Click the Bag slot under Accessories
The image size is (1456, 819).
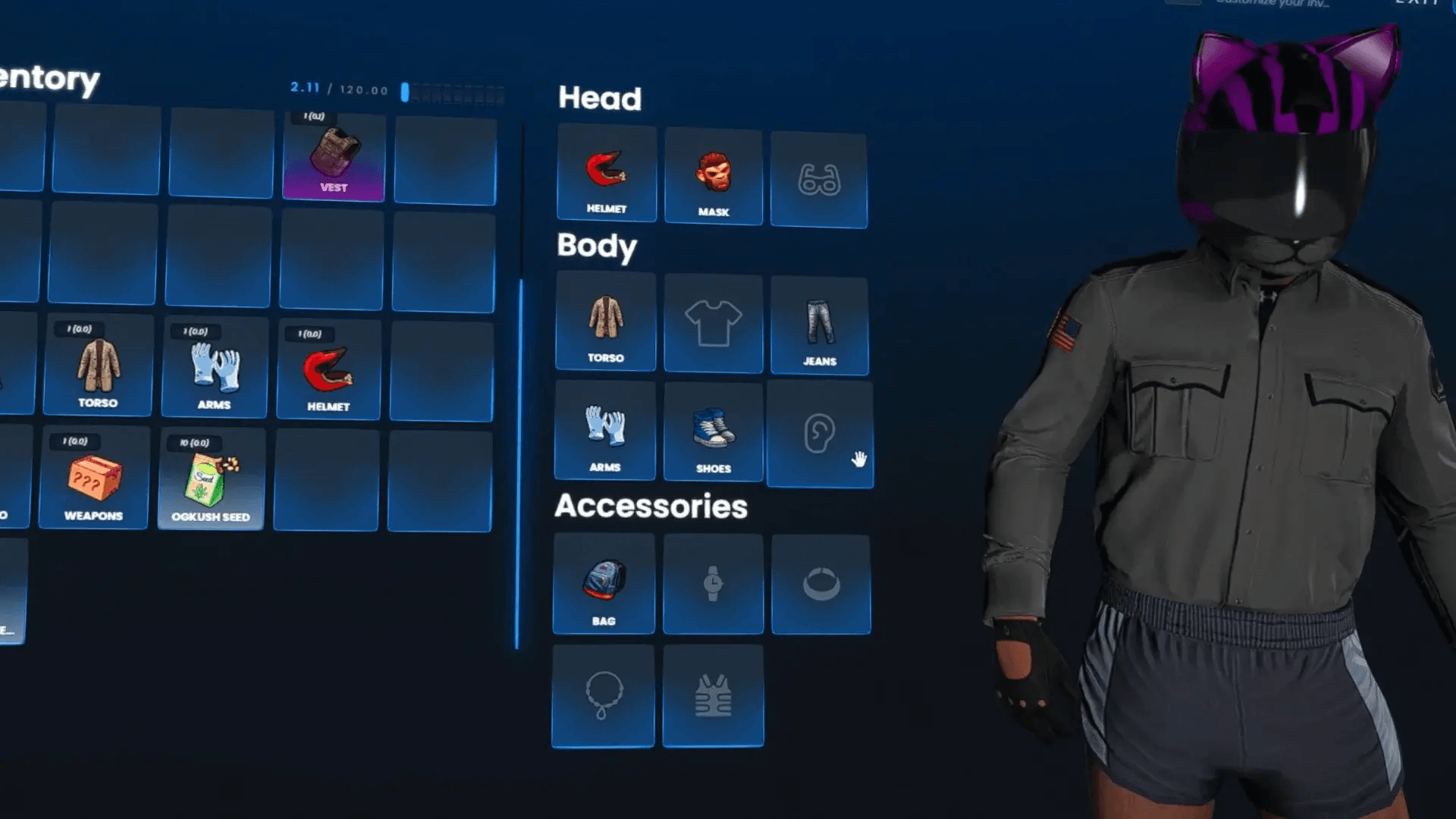(604, 580)
